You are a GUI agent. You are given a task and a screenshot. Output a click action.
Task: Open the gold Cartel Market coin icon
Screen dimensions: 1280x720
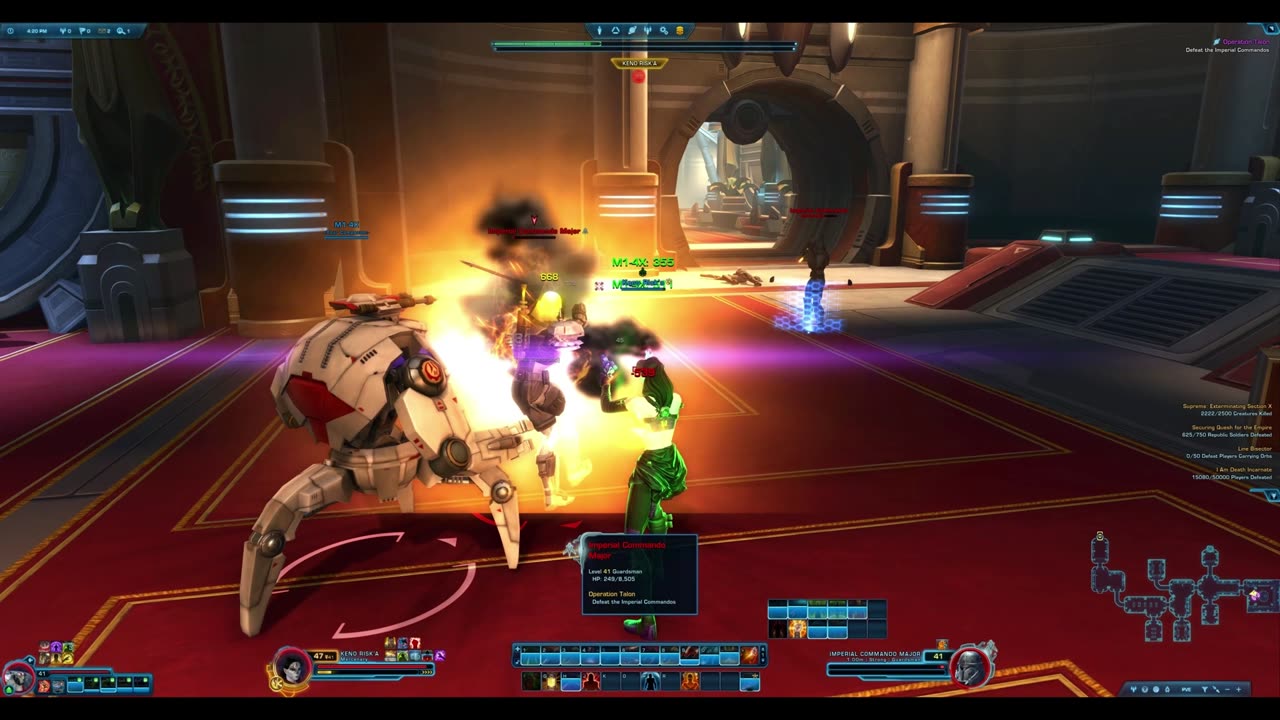(680, 31)
